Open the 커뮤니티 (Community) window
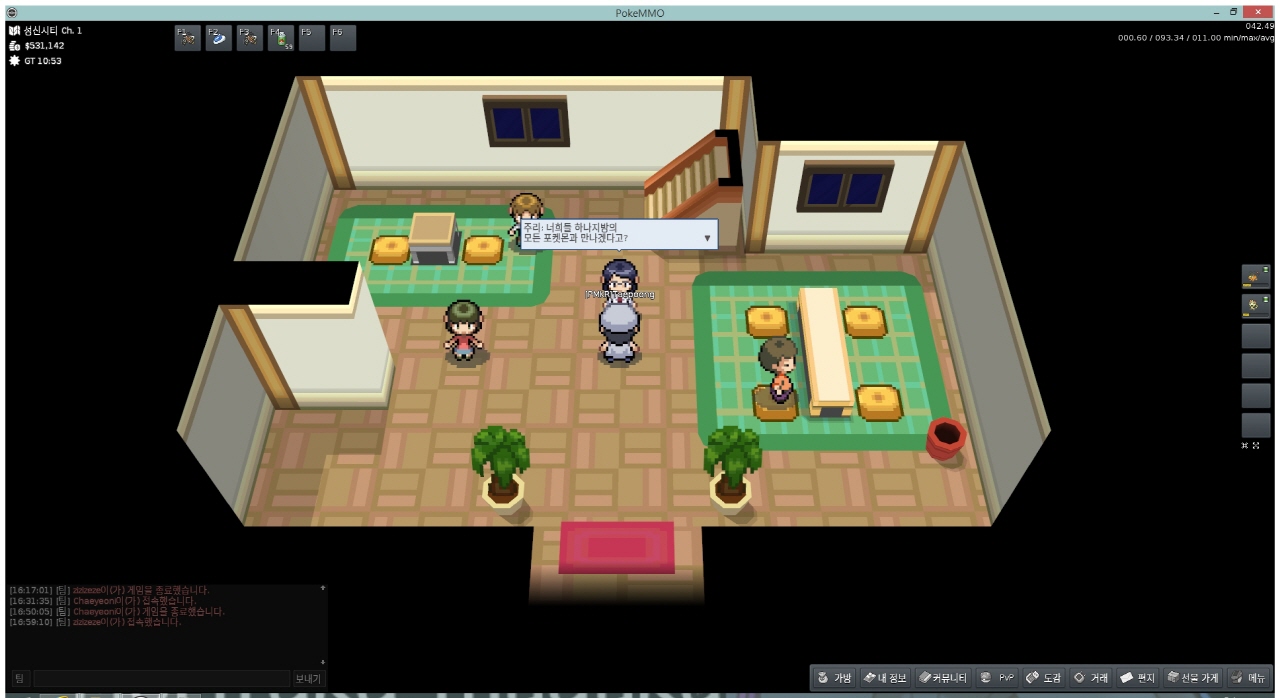Viewport: 1280px width, 698px height. click(x=943, y=678)
